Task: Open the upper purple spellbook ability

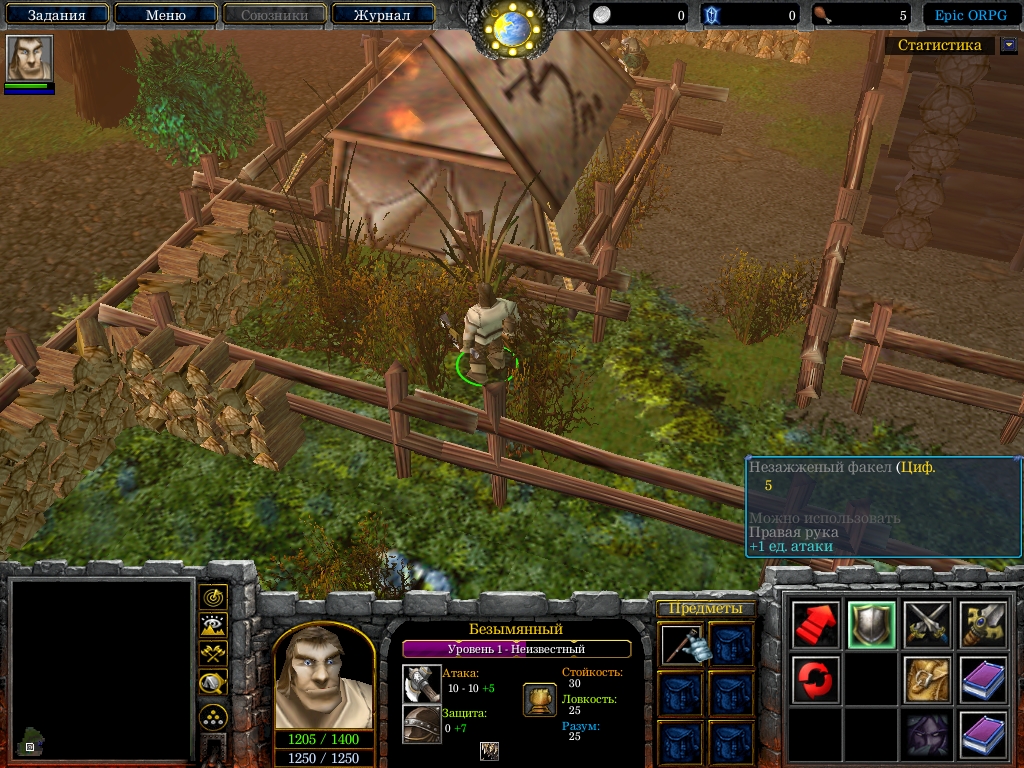Action: [x=983, y=680]
